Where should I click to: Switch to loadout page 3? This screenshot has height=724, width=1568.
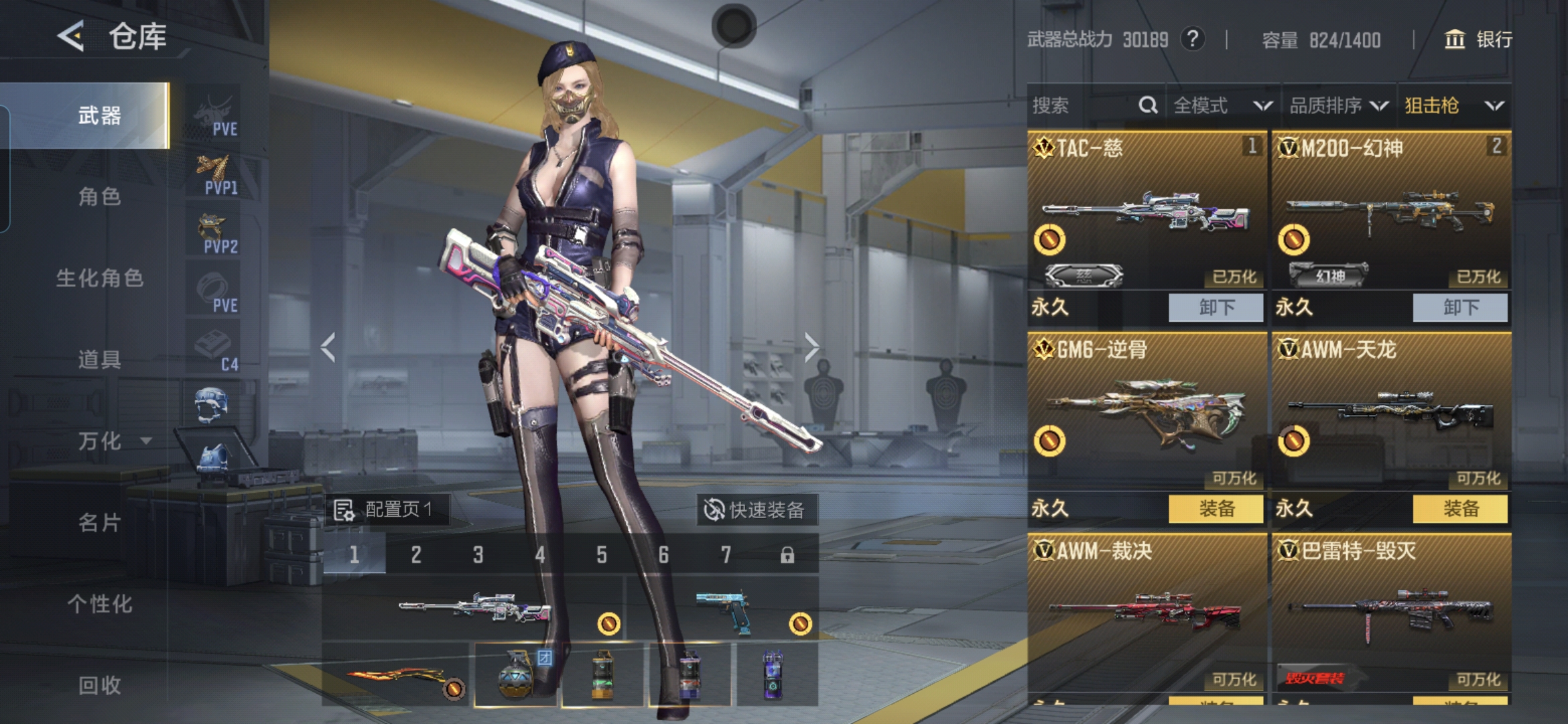[x=478, y=554]
